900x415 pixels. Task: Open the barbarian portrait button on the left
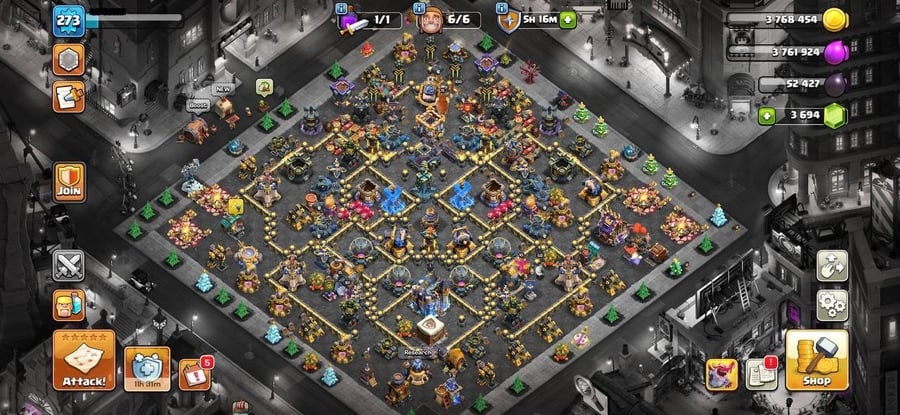pyautogui.click(x=69, y=306)
